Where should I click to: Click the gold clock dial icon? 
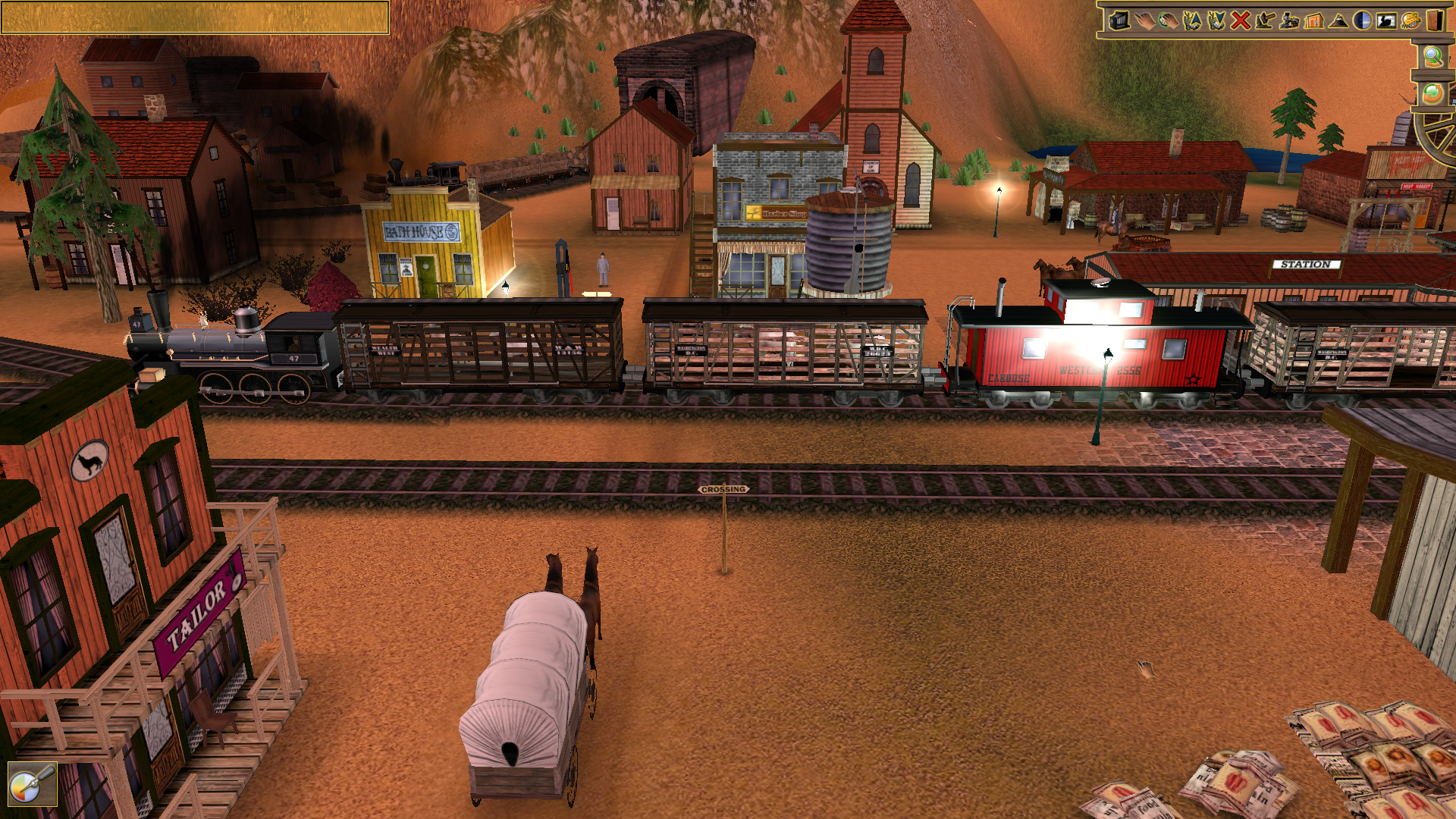(x=1410, y=20)
